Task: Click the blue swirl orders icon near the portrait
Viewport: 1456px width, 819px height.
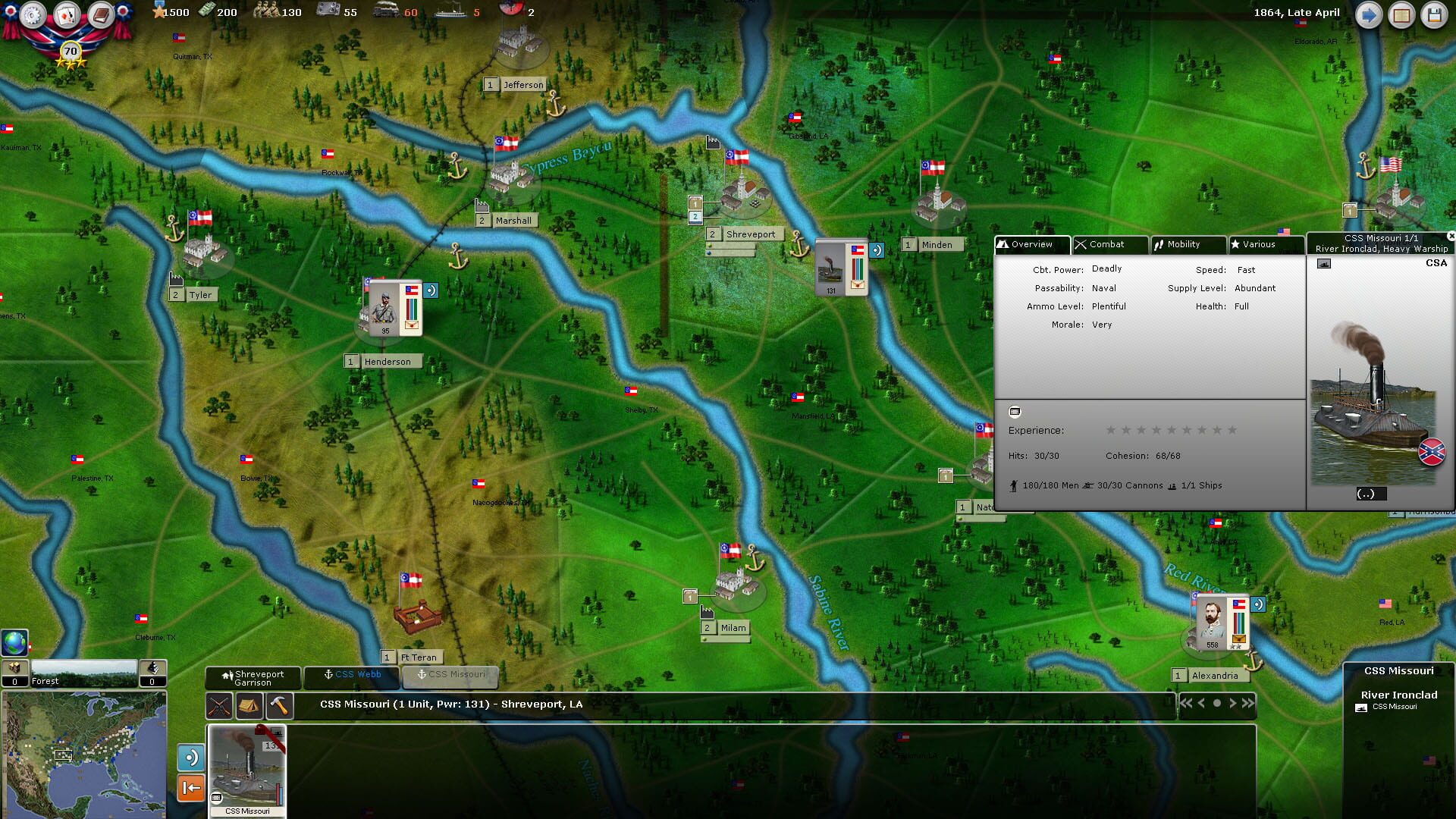Action: tap(1257, 603)
